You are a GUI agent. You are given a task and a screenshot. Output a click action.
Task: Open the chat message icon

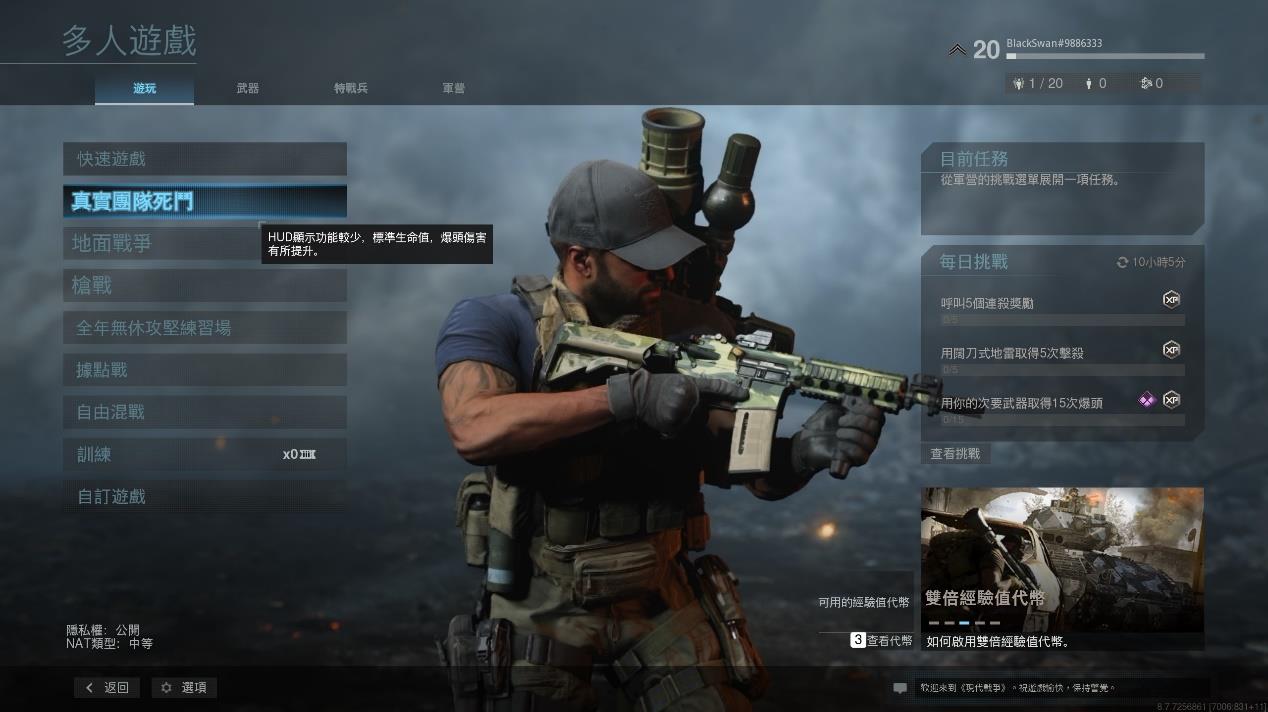click(900, 688)
